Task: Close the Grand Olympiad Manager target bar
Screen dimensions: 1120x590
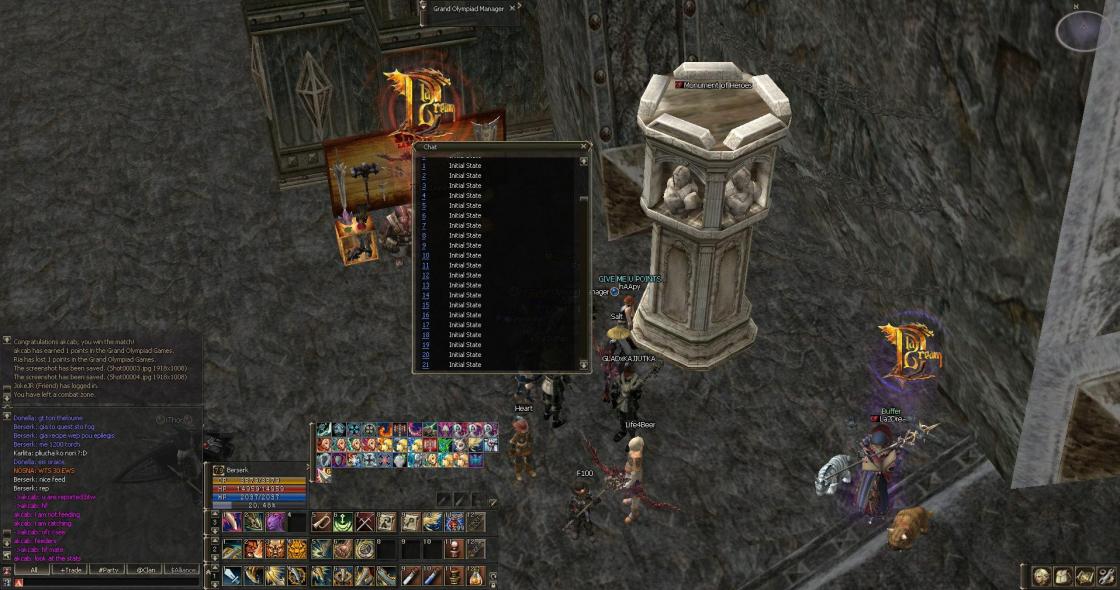Action: point(514,8)
